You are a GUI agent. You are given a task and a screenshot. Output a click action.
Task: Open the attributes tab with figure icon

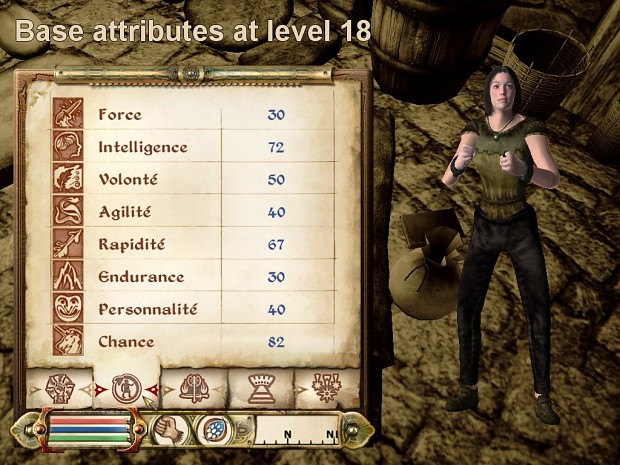pos(126,388)
